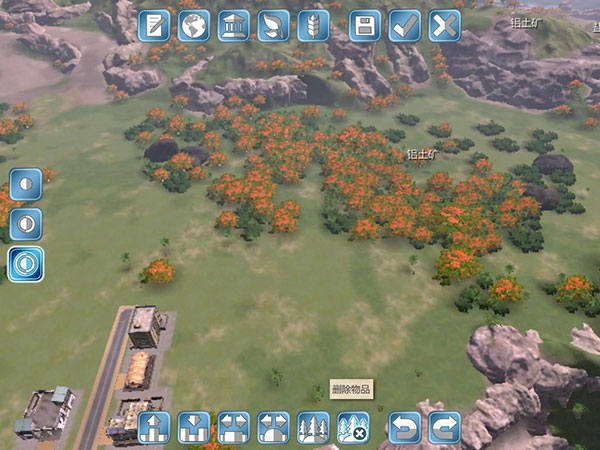Choose the outward-arrows terrain widen tool
The image size is (600, 450).
[x=233, y=427]
